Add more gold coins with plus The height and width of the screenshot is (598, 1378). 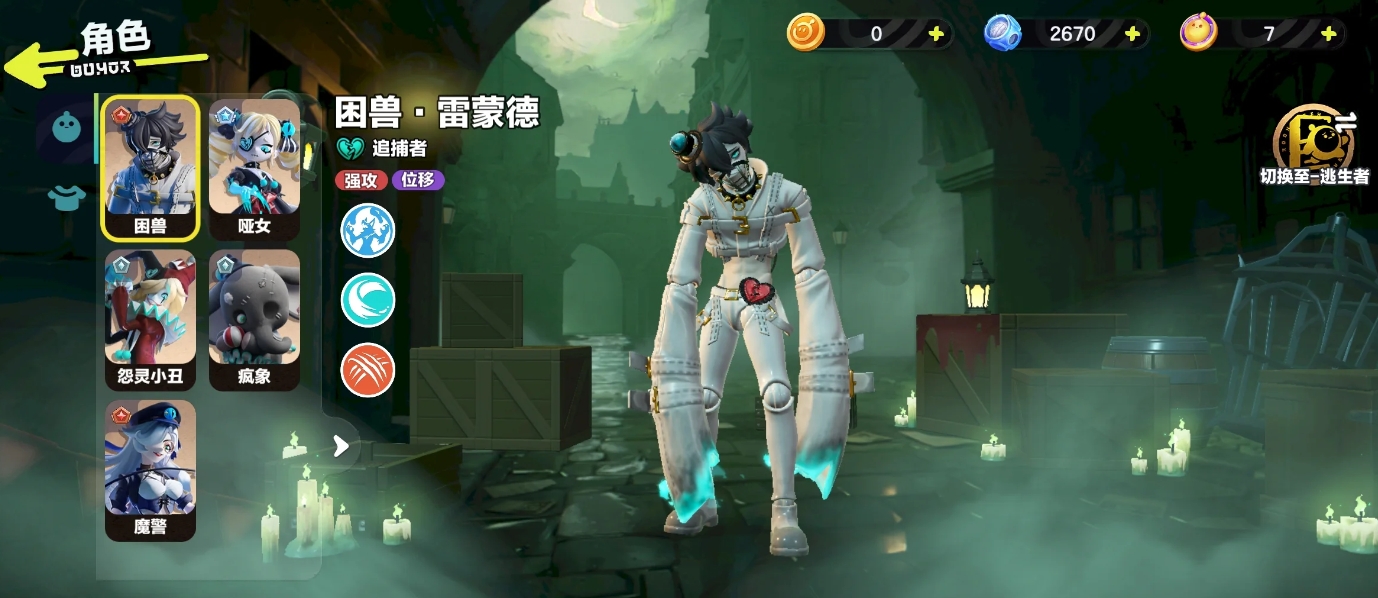tap(936, 34)
